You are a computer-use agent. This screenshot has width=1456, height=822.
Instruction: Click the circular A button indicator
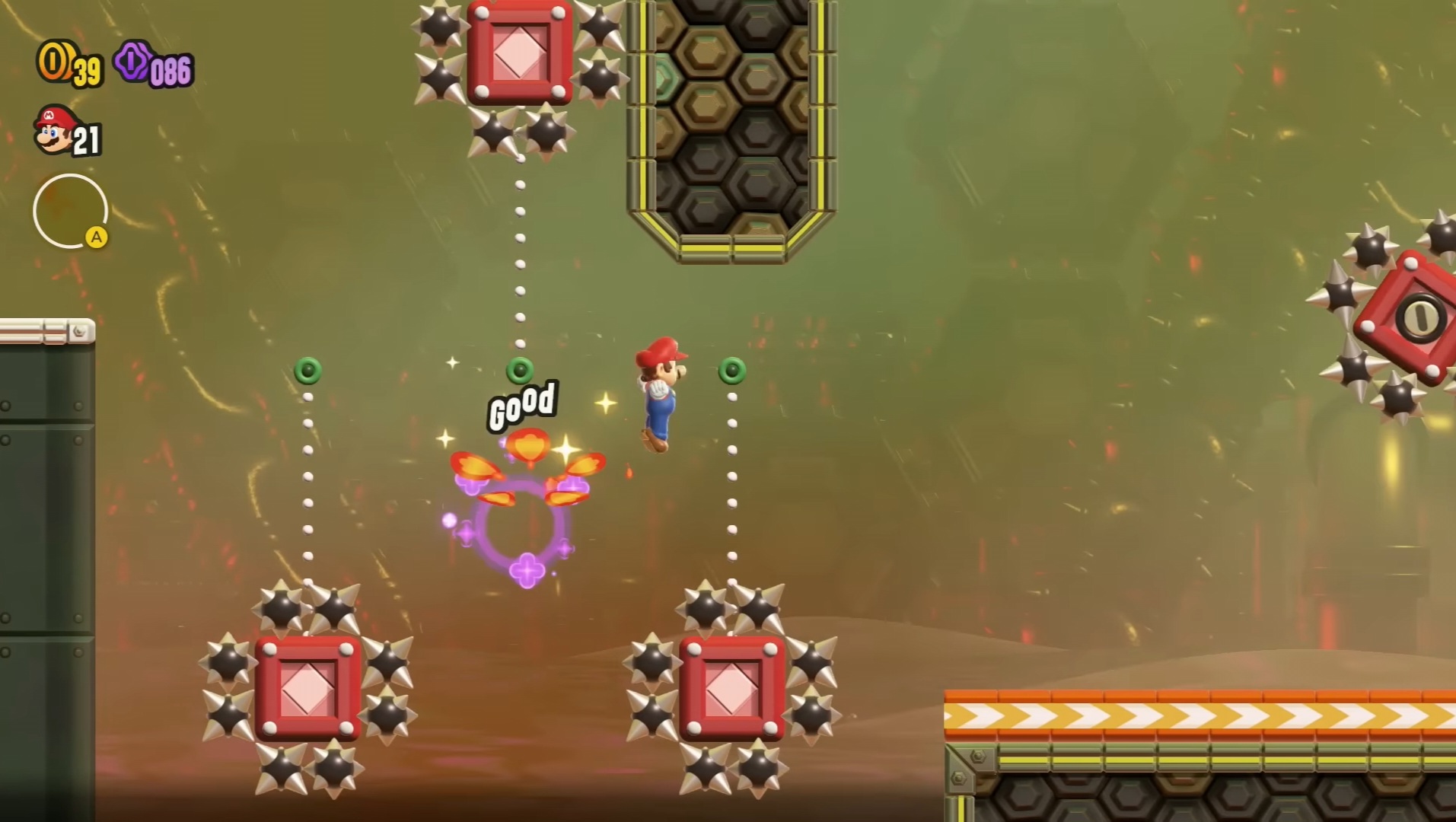(x=71, y=212)
